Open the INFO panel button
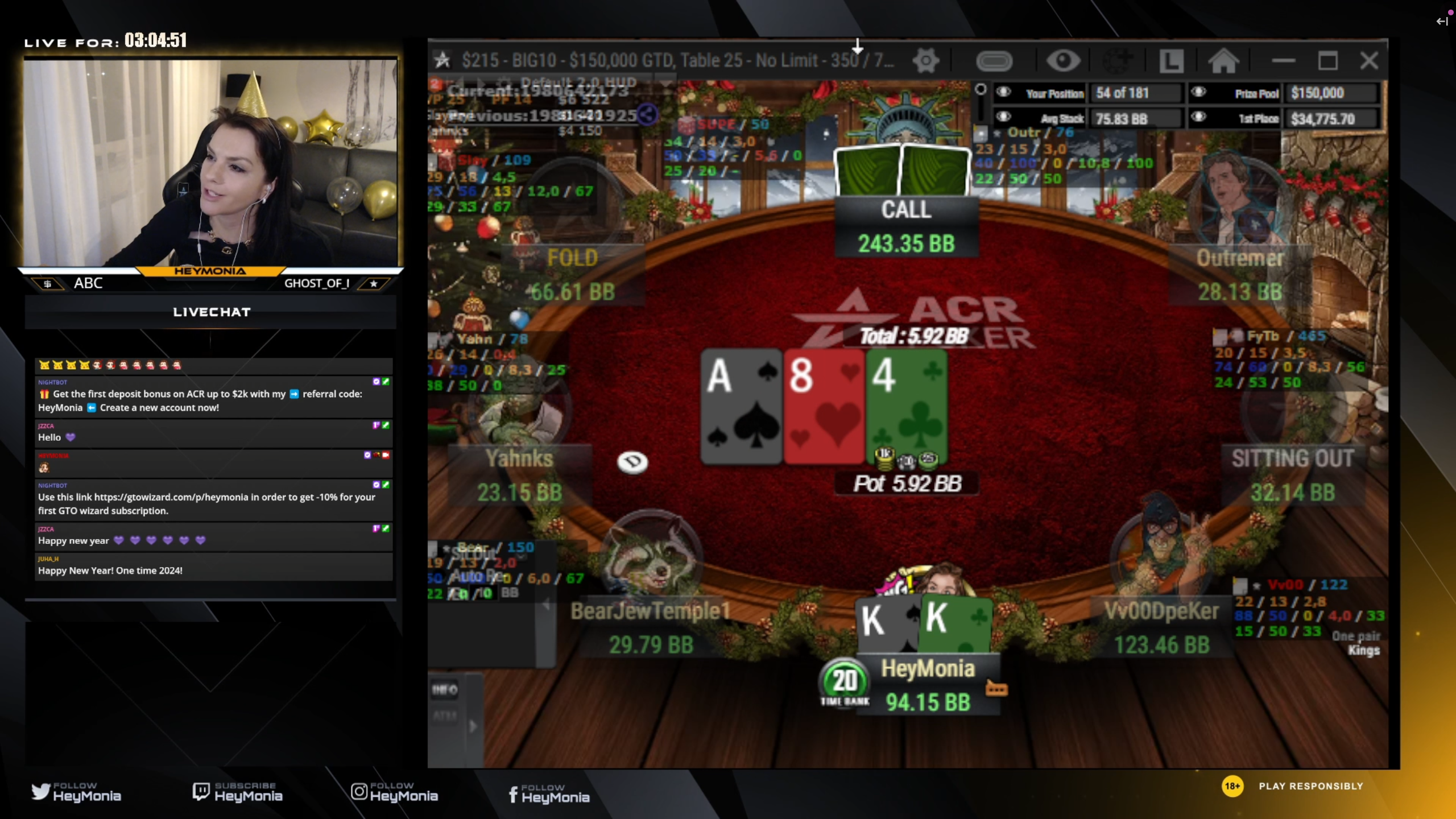Screen dimensions: 1456x819 445,690
